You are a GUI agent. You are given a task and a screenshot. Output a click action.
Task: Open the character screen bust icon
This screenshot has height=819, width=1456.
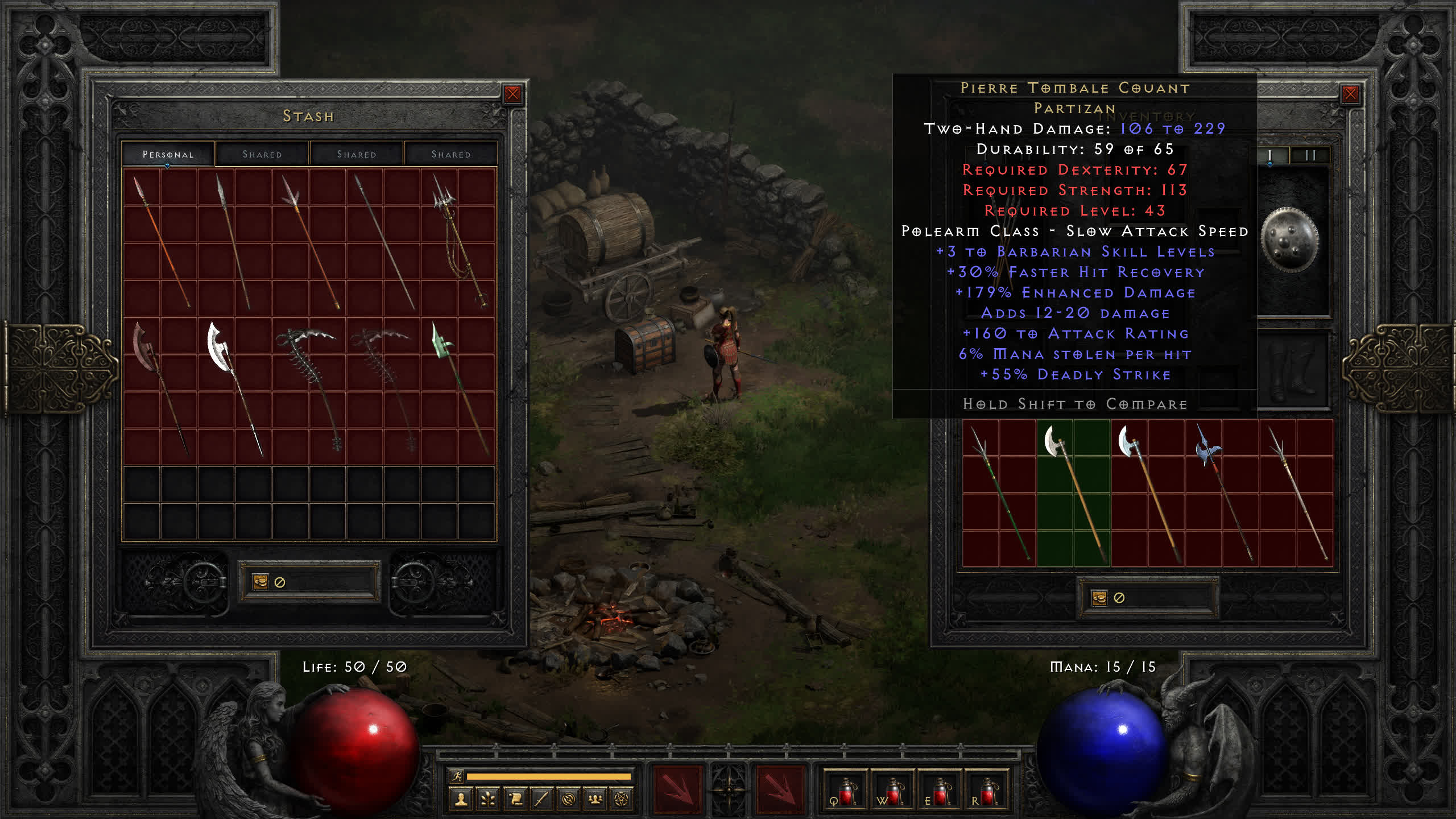(x=461, y=800)
